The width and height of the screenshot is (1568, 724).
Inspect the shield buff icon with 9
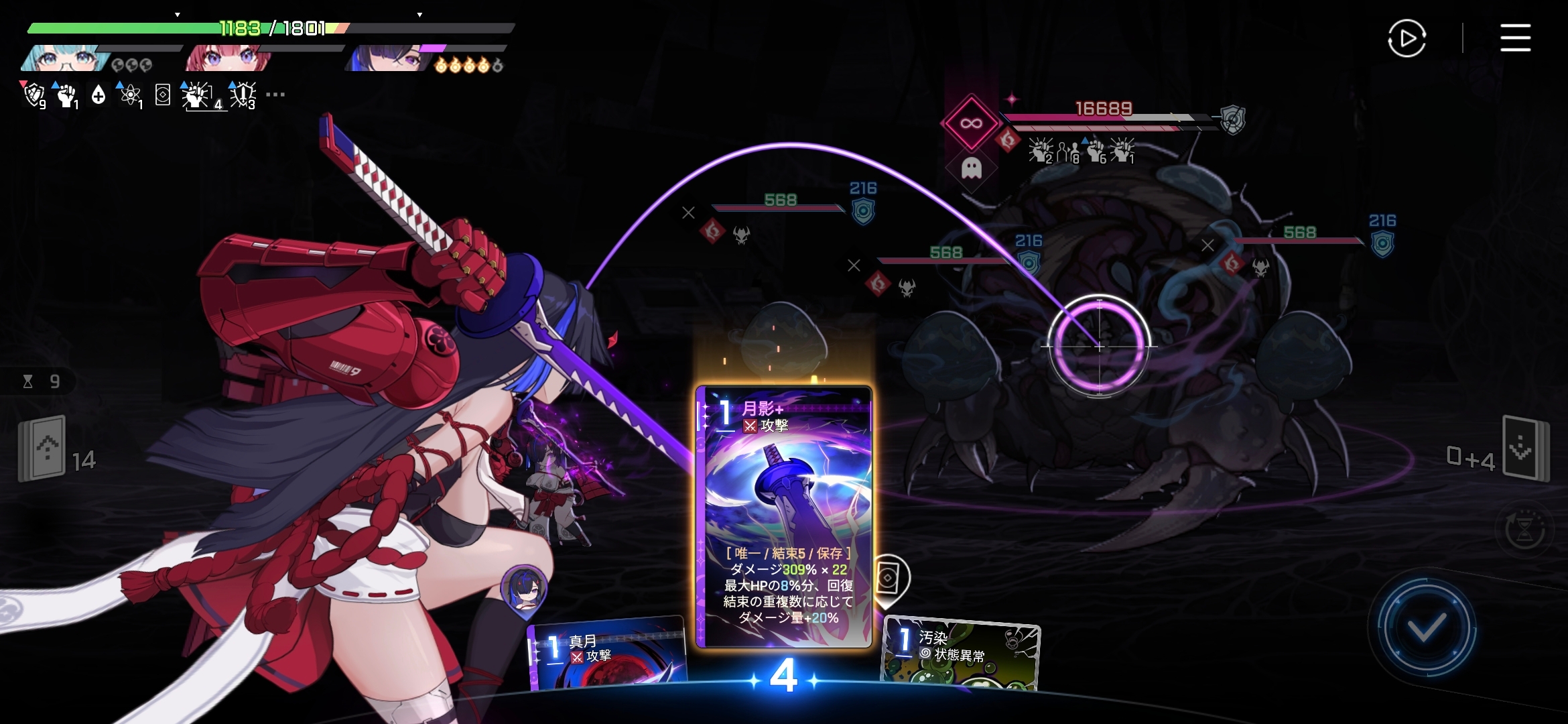(34, 95)
